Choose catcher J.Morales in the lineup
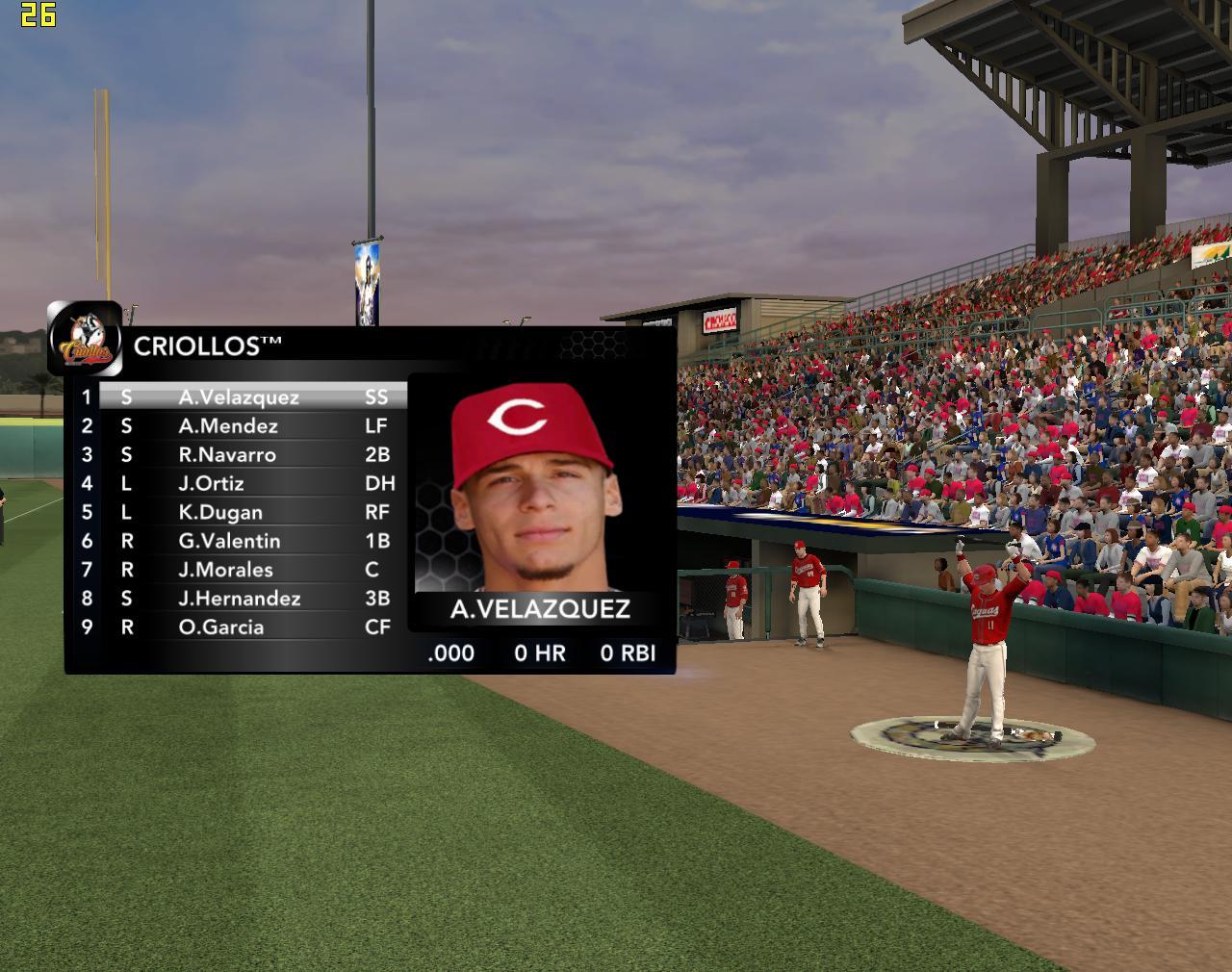1232x972 pixels. 225,570
